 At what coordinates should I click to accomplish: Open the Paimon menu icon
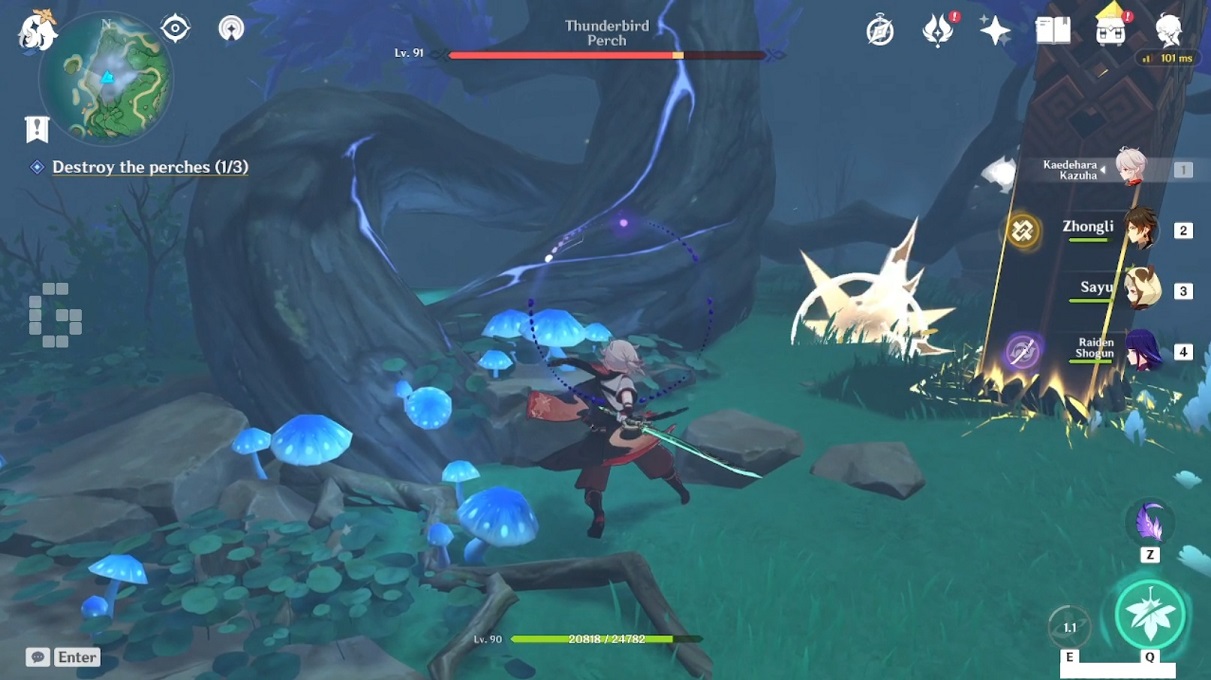[x=37, y=30]
